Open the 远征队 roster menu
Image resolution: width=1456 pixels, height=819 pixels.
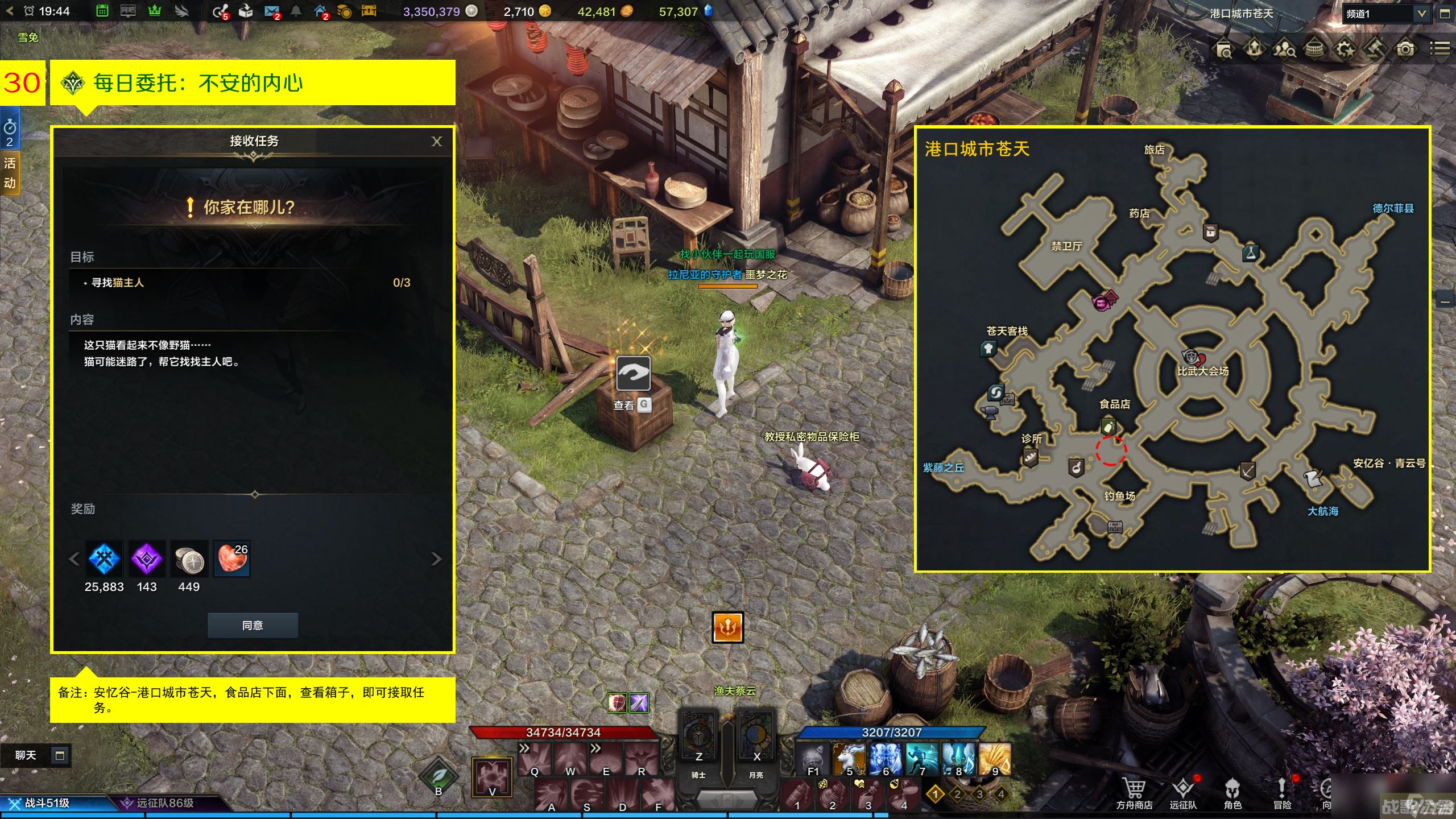1183,792
